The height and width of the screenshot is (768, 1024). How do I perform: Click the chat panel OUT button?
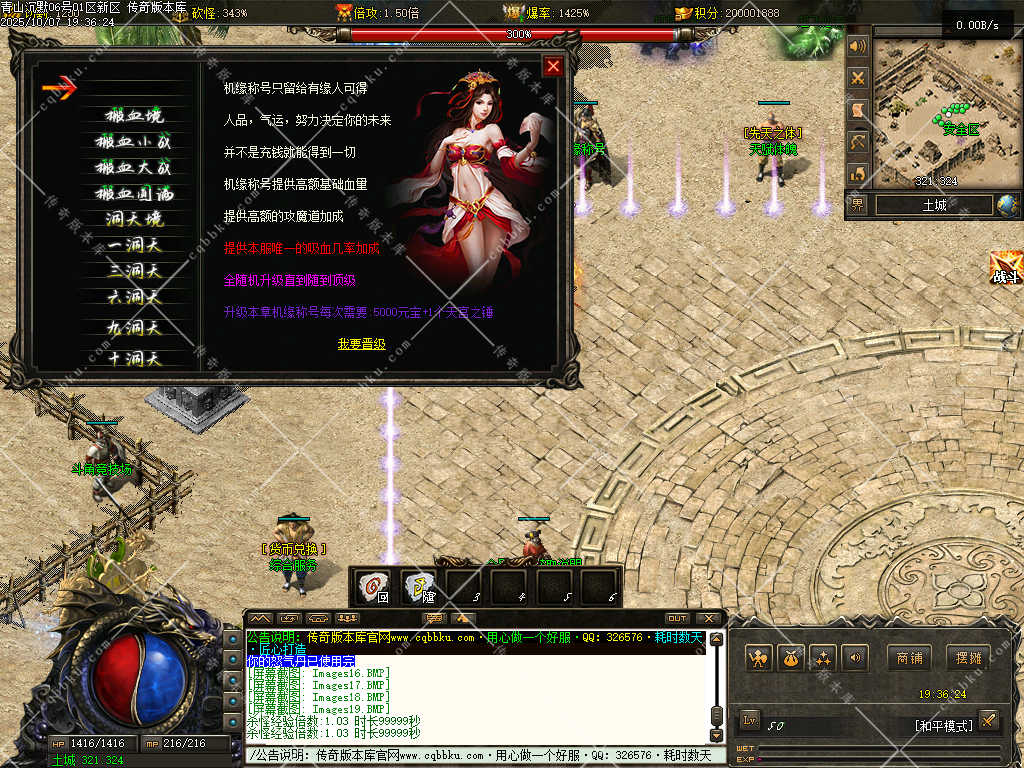677,618
